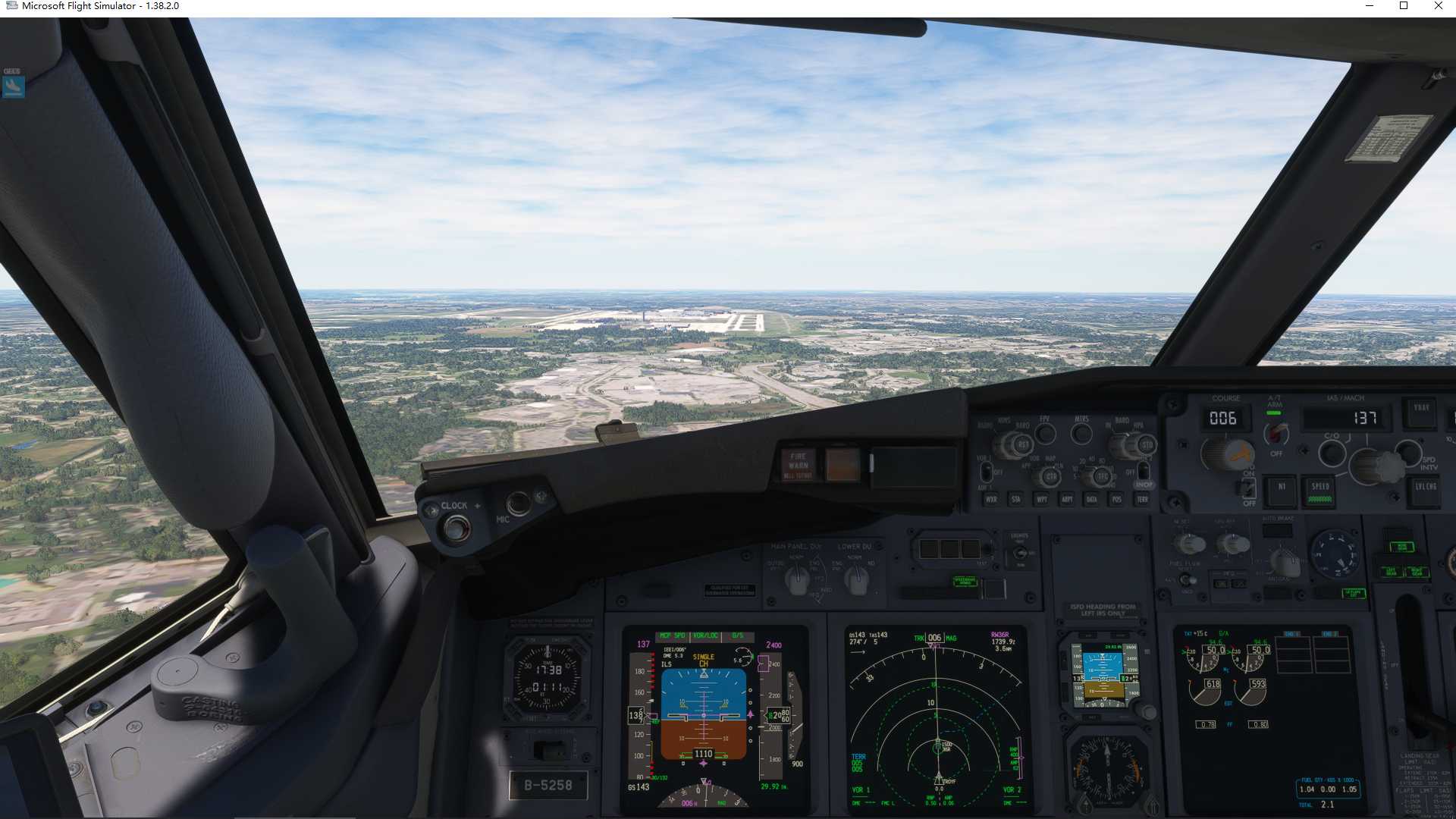Flip the Flight Director switch to OFF
The height and width of the screenshot is (819, 1456).
(1247, 488)
